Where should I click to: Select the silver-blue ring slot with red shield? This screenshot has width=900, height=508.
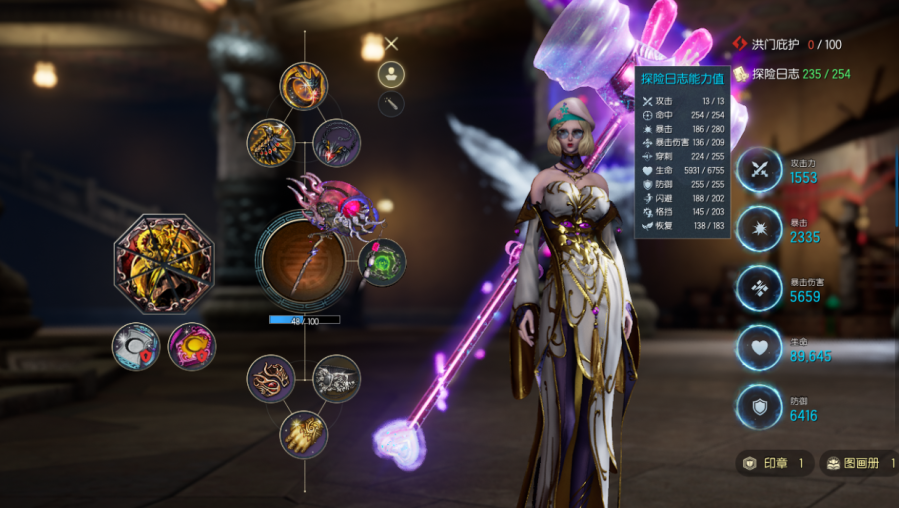point(136,347)
